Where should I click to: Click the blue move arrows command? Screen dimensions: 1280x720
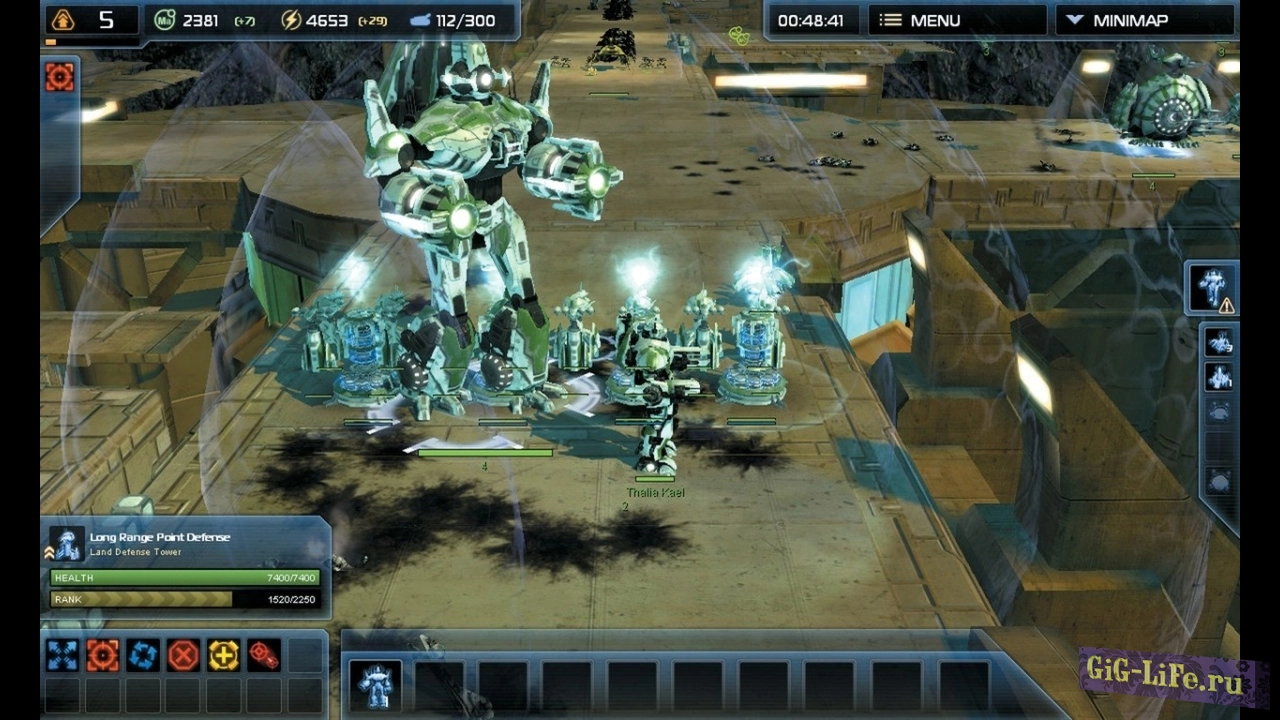pyautogui.click(x=62, y=656)
